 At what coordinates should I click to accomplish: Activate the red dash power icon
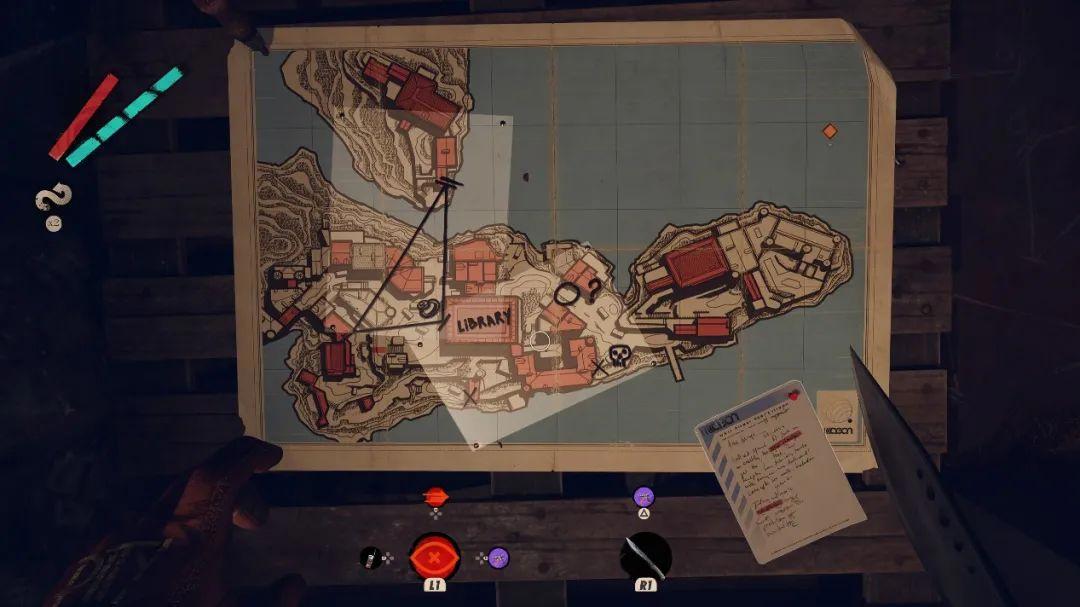pyautogui.click(x=435, y=496)
